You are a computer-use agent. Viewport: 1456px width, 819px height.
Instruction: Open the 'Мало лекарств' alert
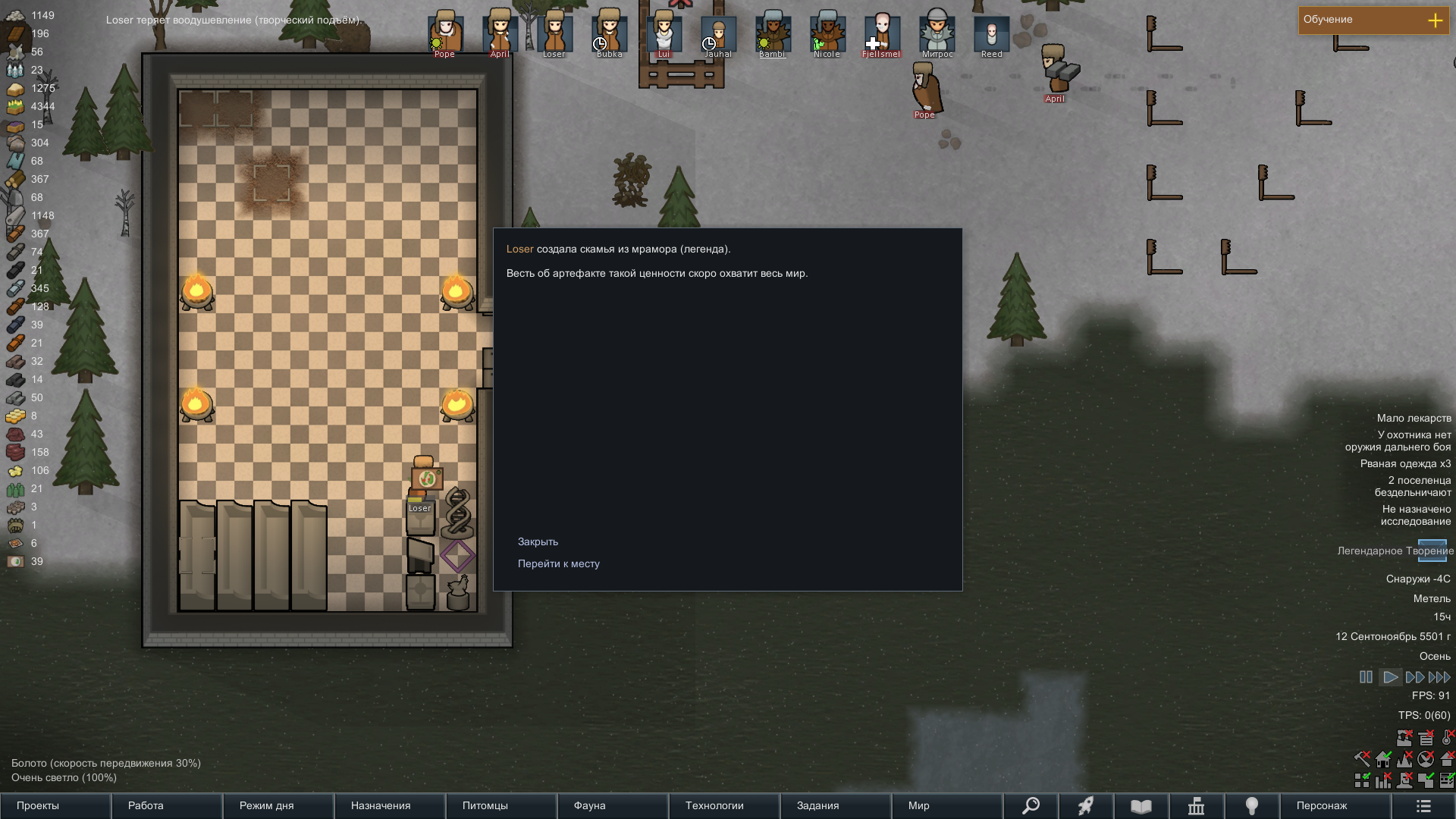coord(1414,418)
